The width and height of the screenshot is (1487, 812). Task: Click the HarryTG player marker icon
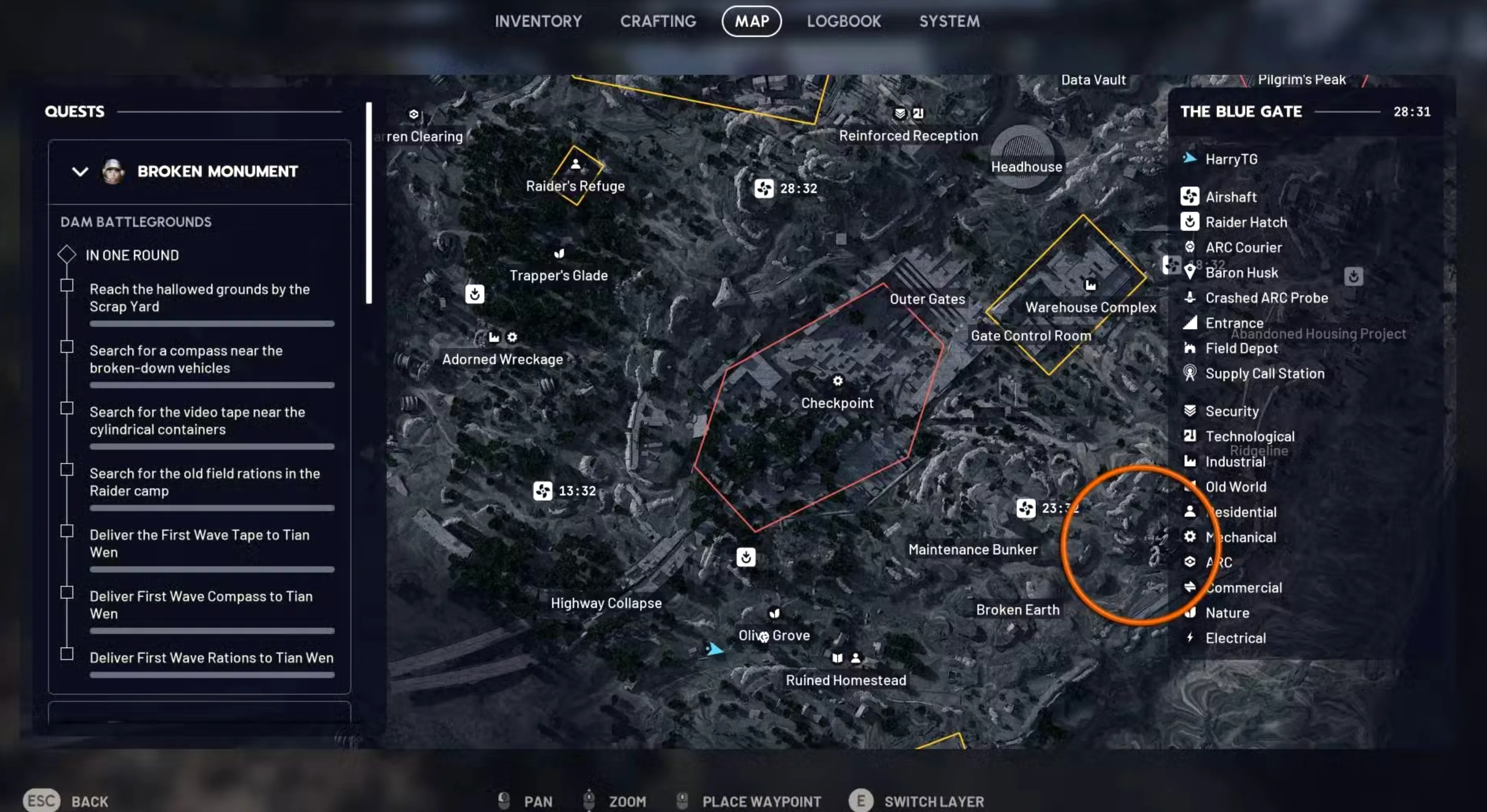(x=1190, y=158)
